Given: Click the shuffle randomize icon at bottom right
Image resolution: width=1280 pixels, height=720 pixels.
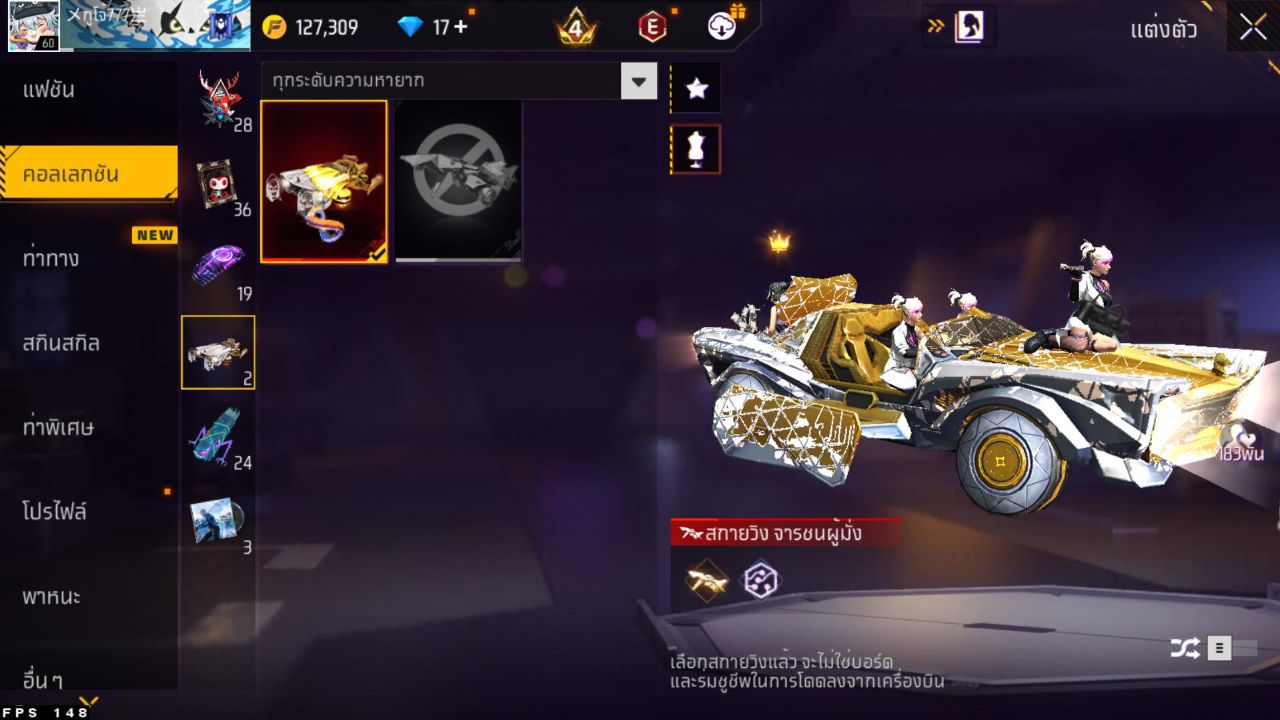Looking at the screenshot, I should click(x=1186, y=648).
